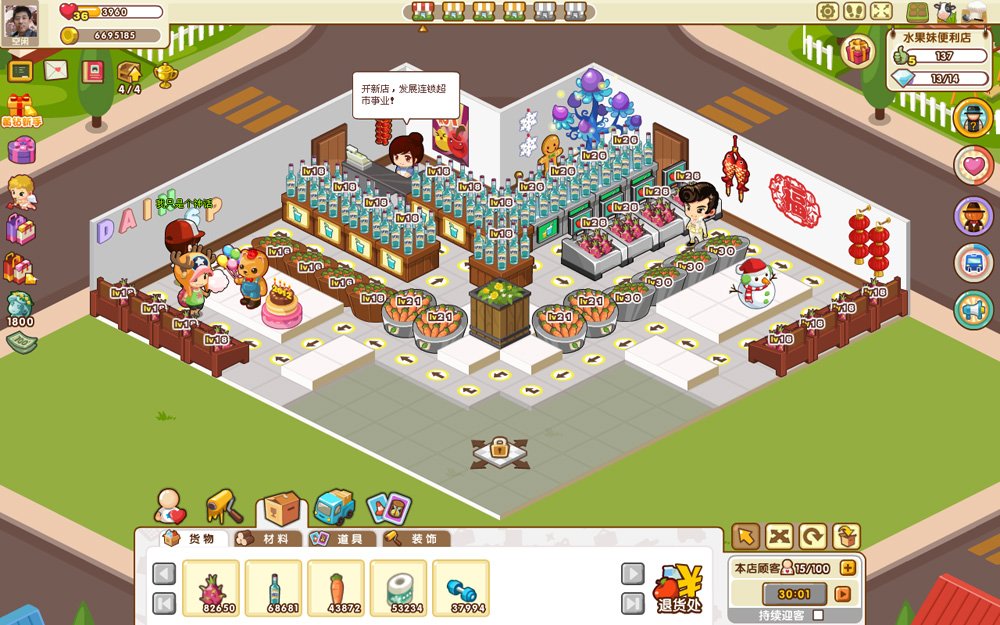
Task: Select the toilet paper goods slot
Action: coord(398,588)
